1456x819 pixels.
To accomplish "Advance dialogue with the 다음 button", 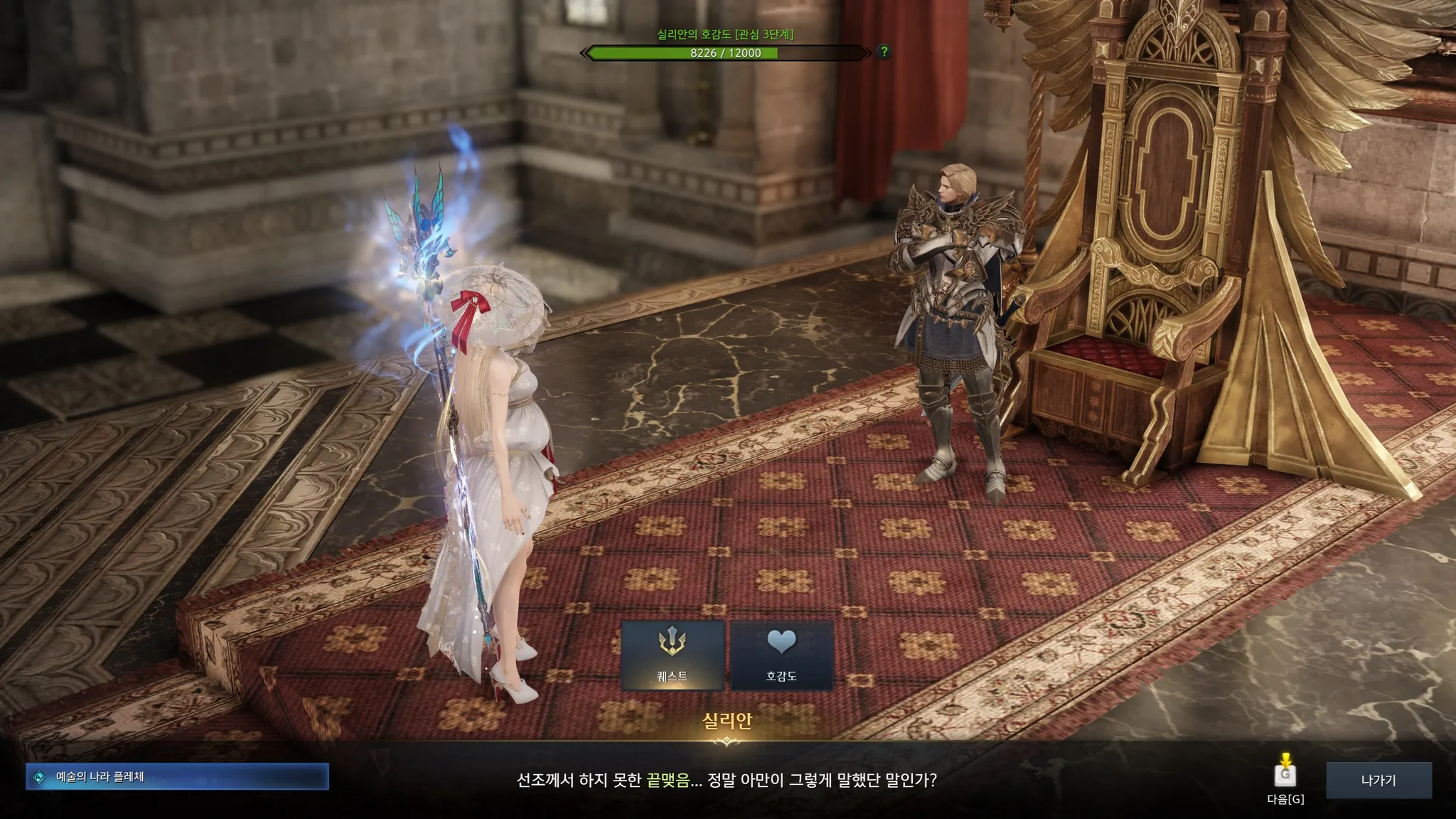I will (1285, 775).
